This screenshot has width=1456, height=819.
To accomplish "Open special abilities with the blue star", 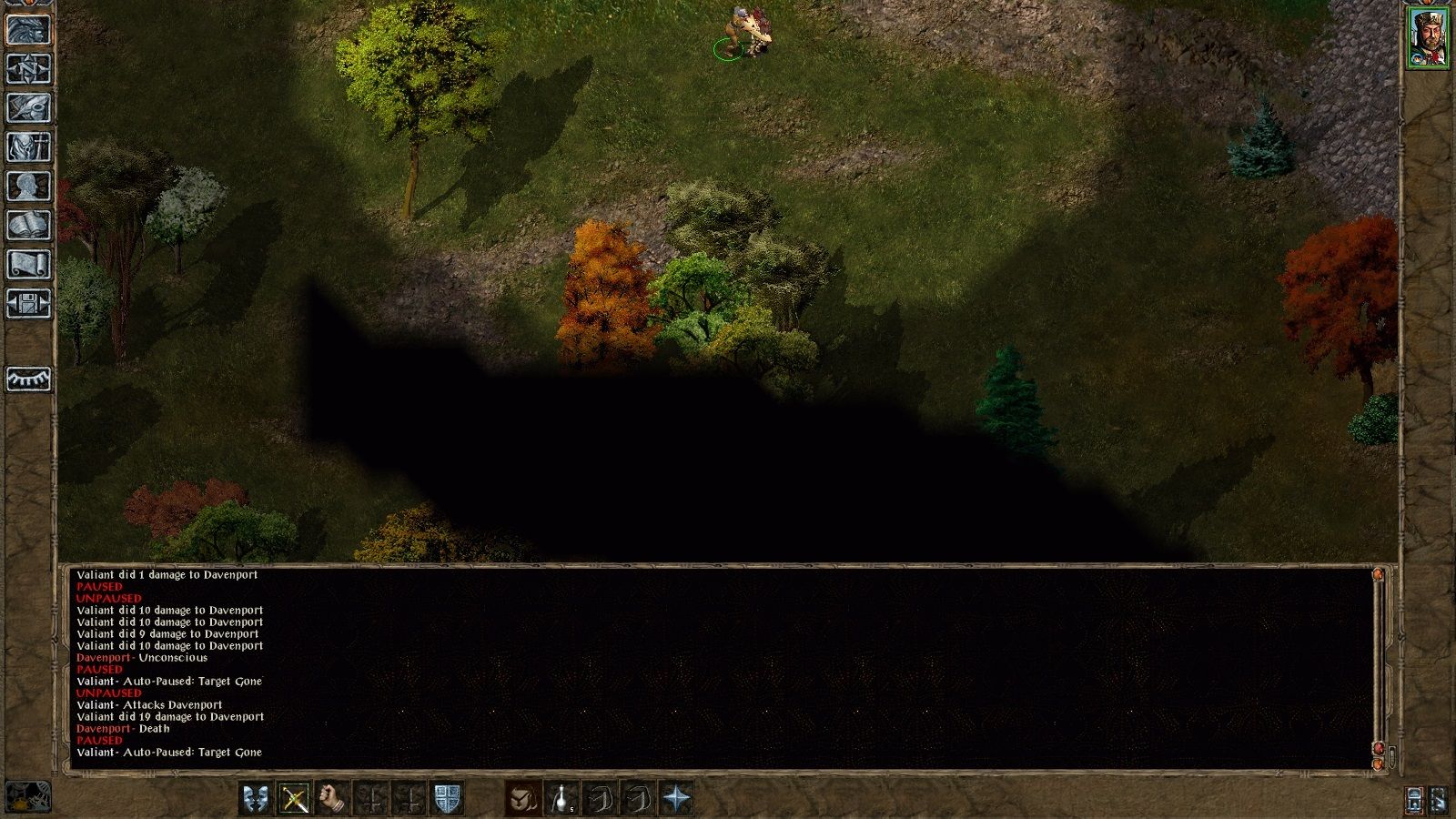I will (676, 799).
